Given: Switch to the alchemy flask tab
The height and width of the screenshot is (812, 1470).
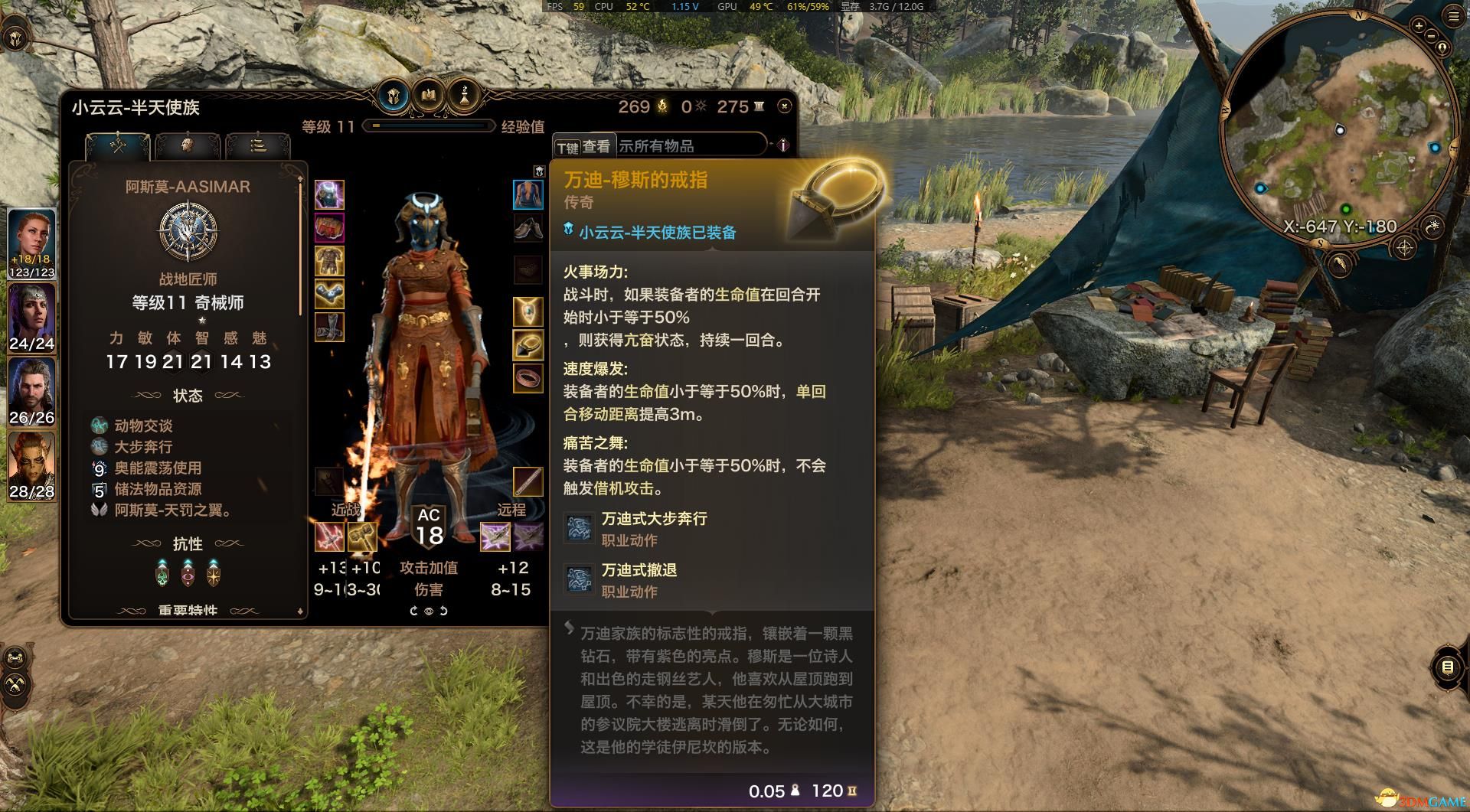Looking at the screenshot, I should tap(463, 96).
